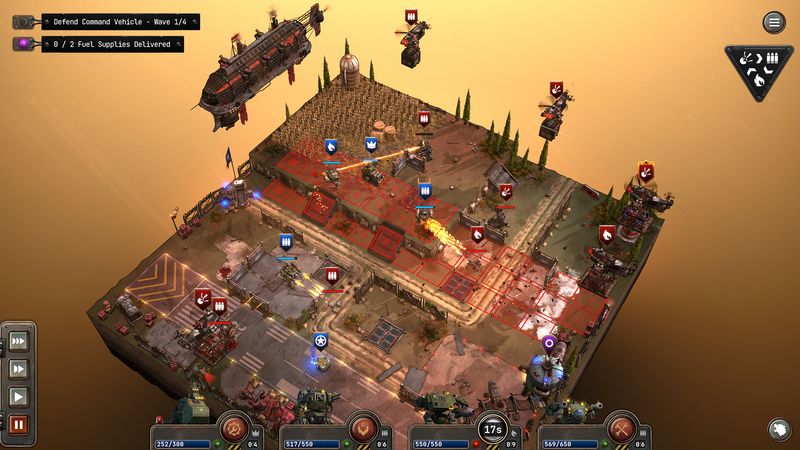Select the purple fuel supply marker

point(548,343)
